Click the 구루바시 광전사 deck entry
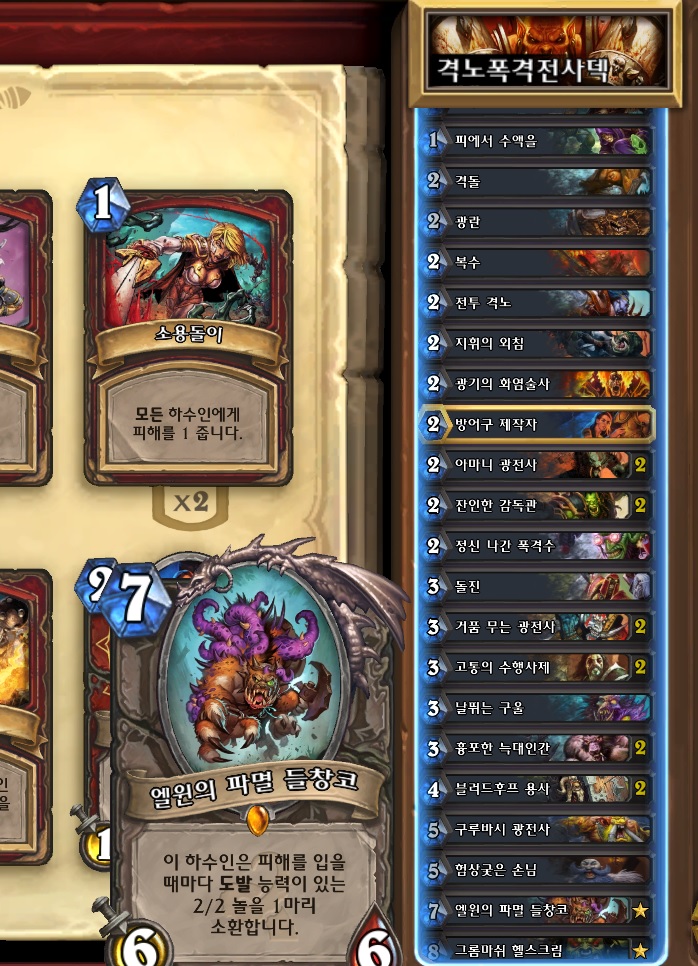This screenshot has height=966, width=698. tap(538, 829)
